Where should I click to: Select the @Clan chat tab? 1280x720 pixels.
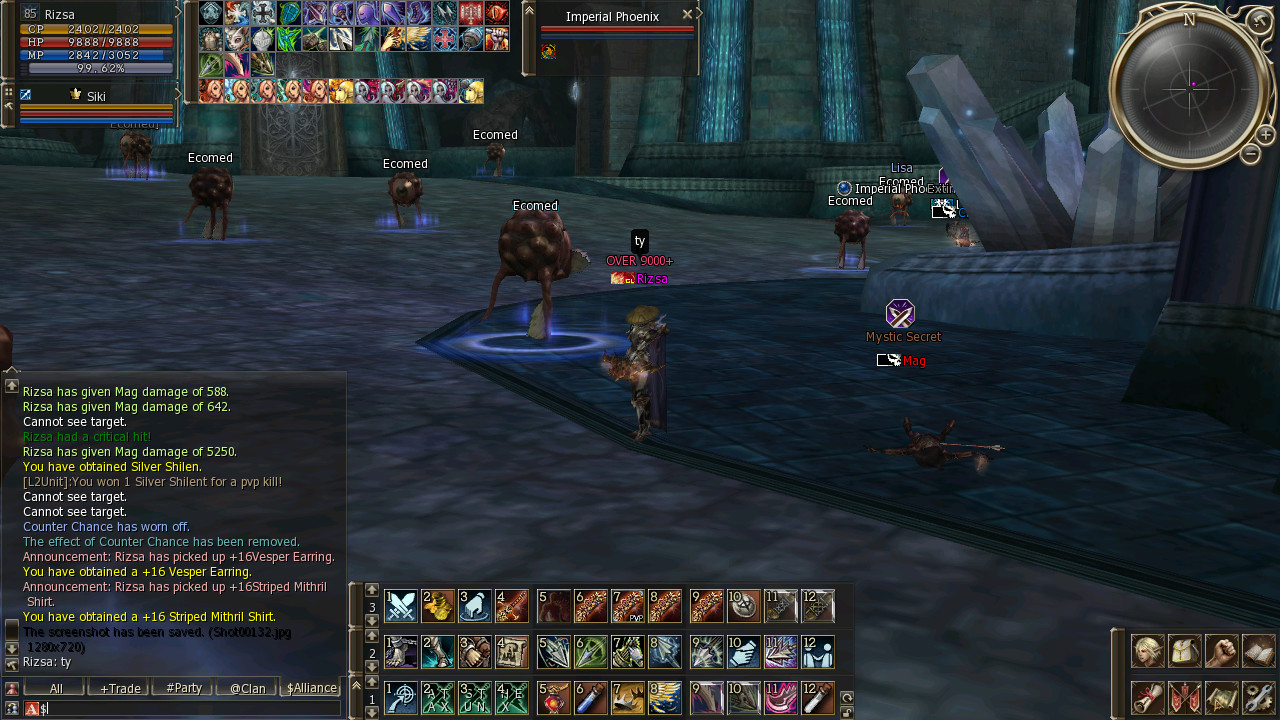pos(247,688)
